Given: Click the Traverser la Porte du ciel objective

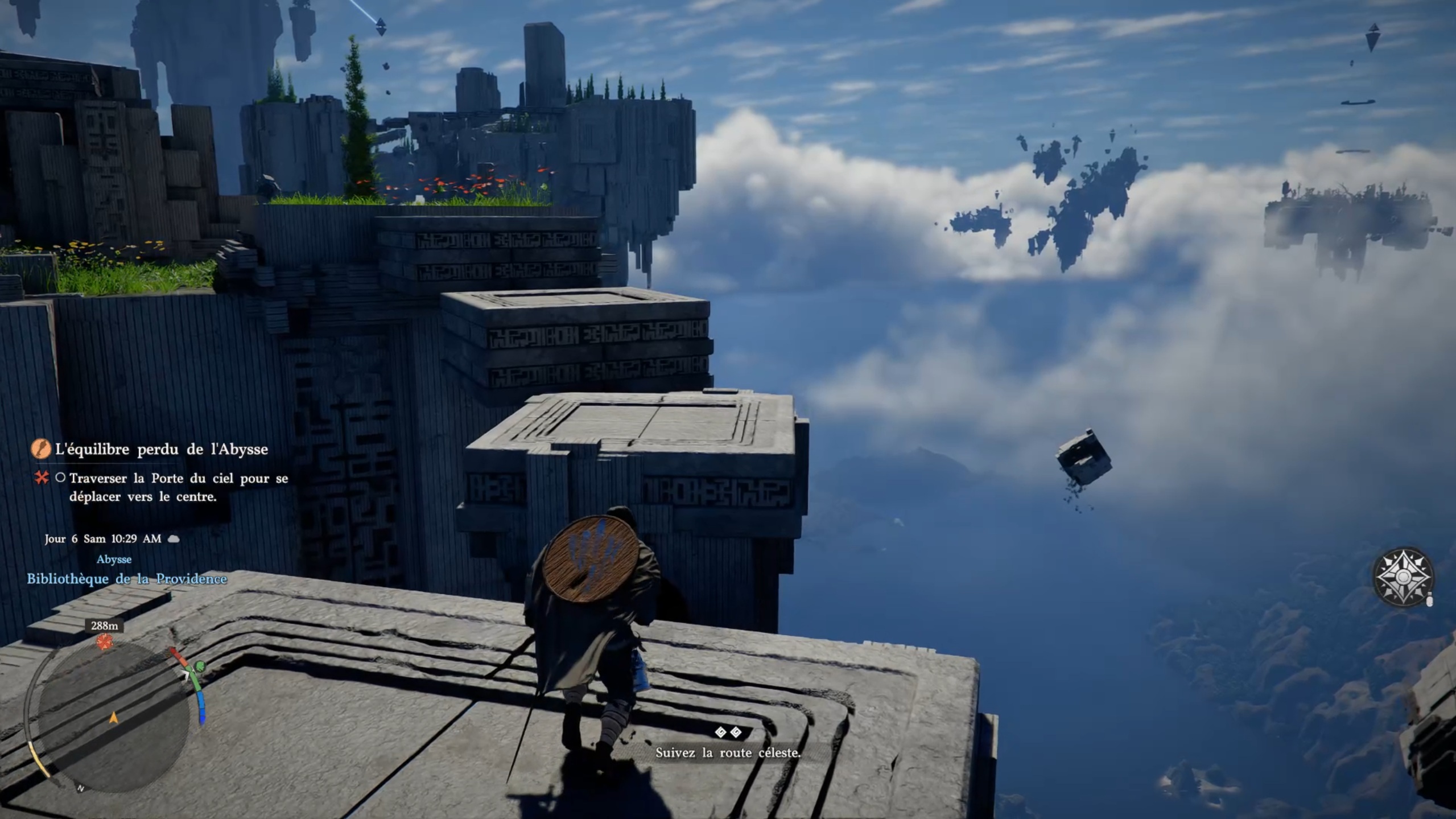Looking at the screenshot, I should 178,487.
